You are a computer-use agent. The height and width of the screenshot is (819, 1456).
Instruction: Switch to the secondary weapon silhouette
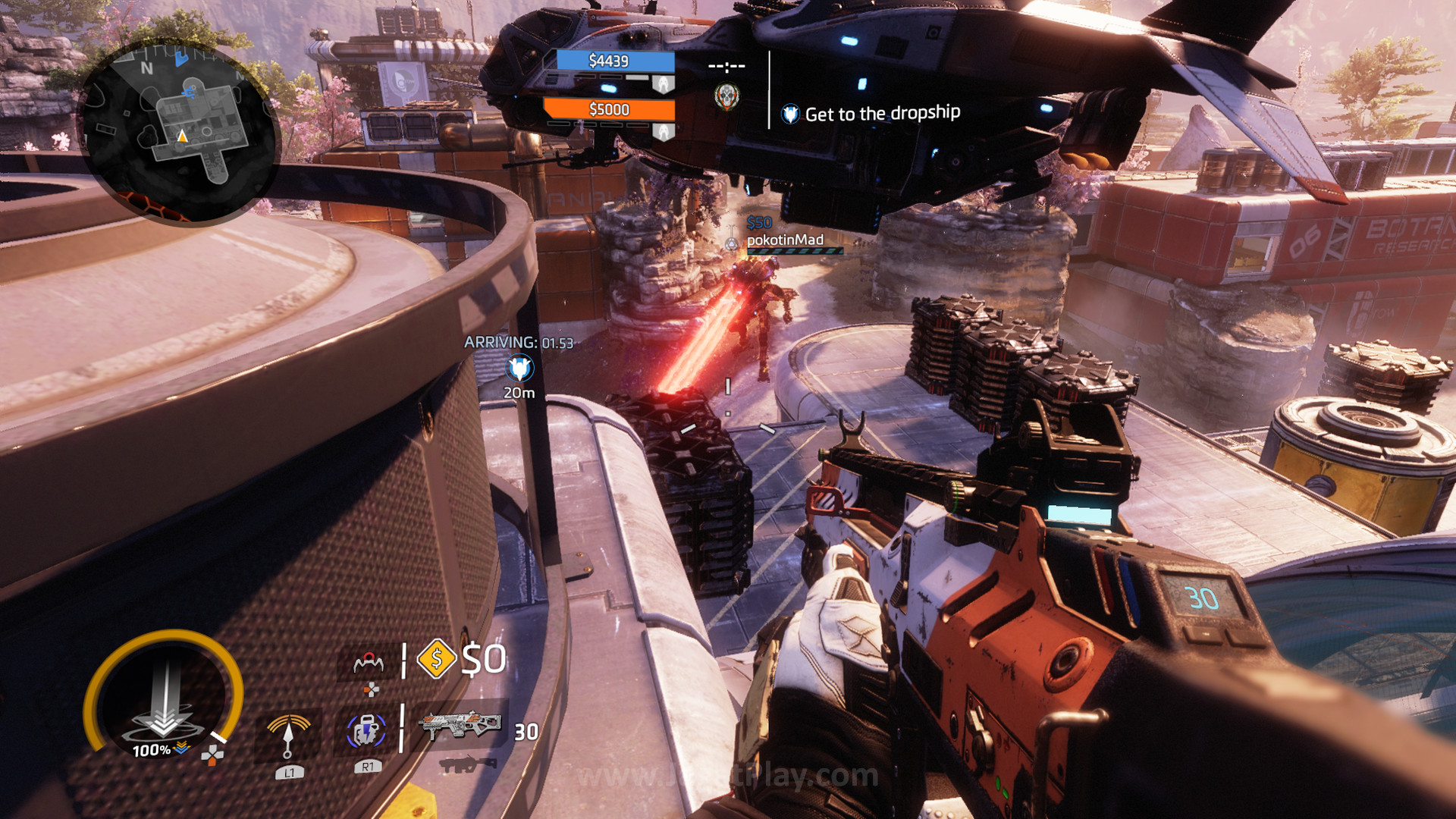(x=466, y=764)
